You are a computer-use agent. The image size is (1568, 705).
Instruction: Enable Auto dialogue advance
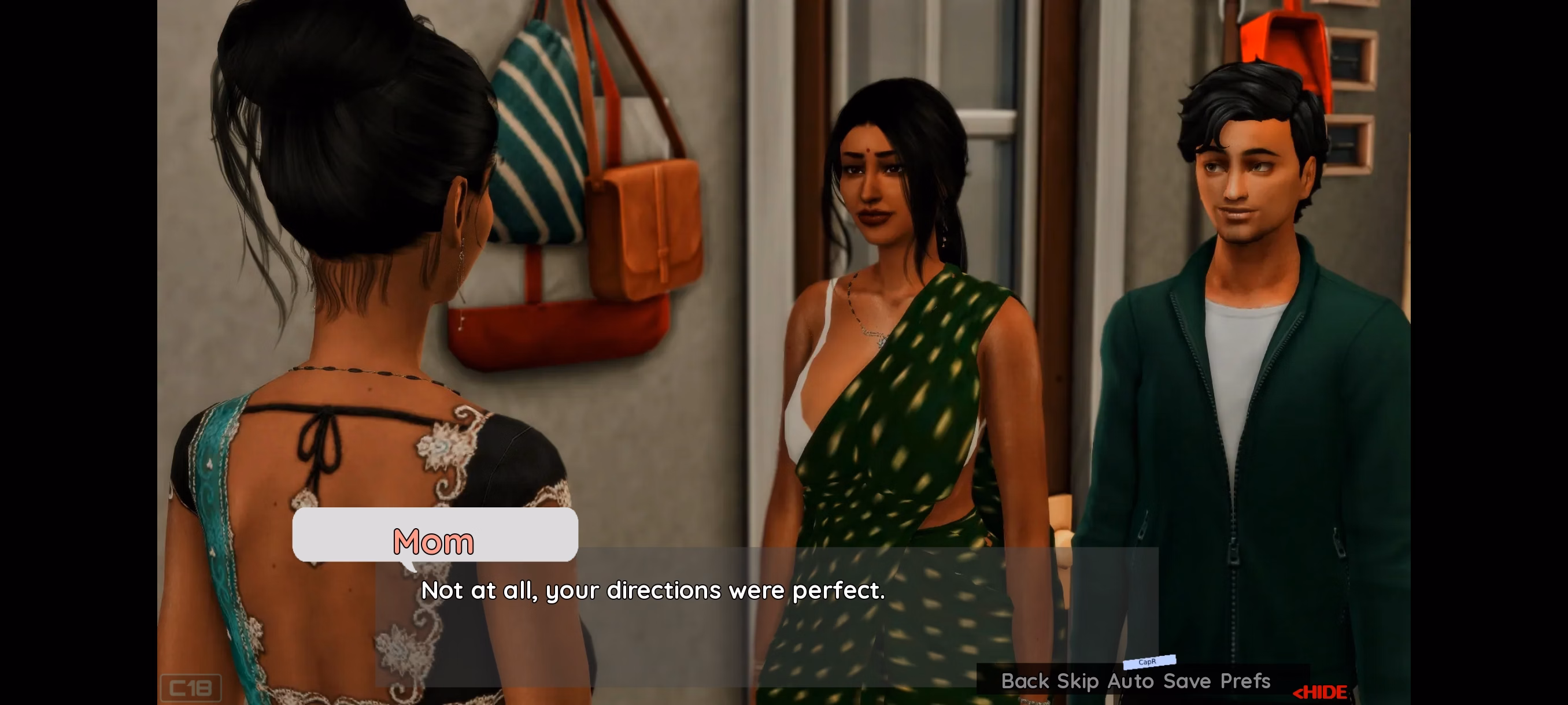(x=1130, y=681)
